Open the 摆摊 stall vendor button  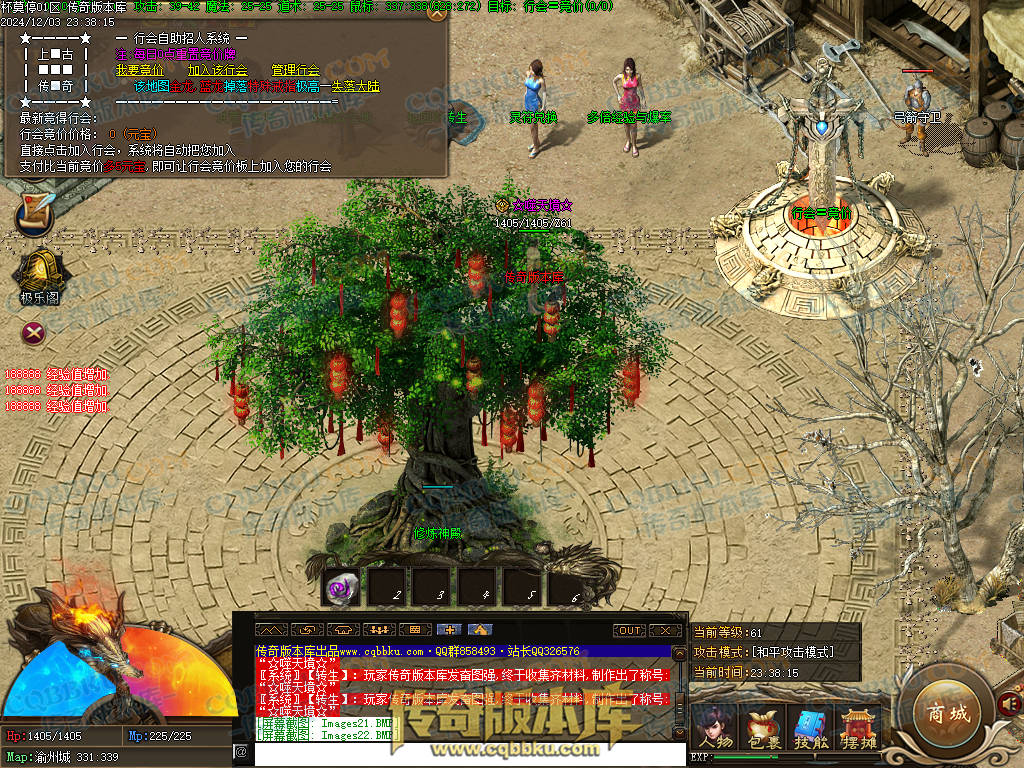tap(859, 725)
